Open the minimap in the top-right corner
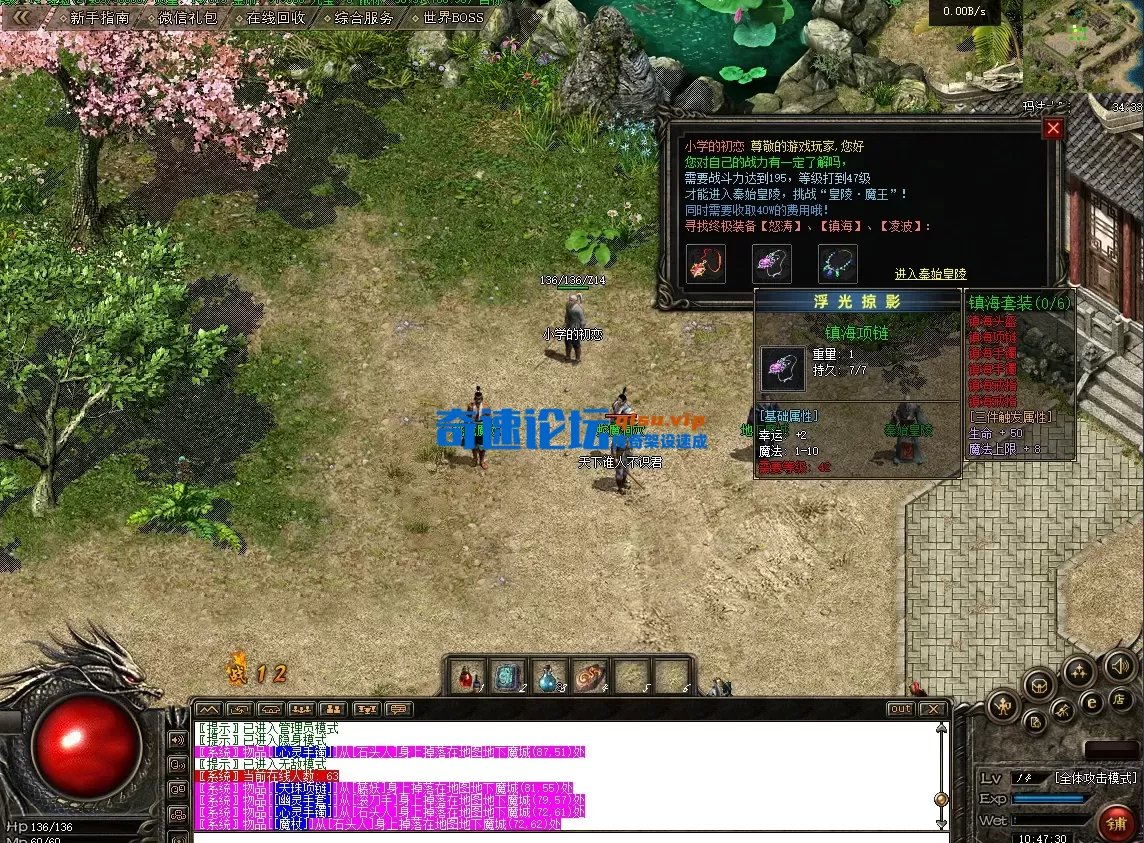Viewport: 1144px width, 843px height. coord(1083,45)
